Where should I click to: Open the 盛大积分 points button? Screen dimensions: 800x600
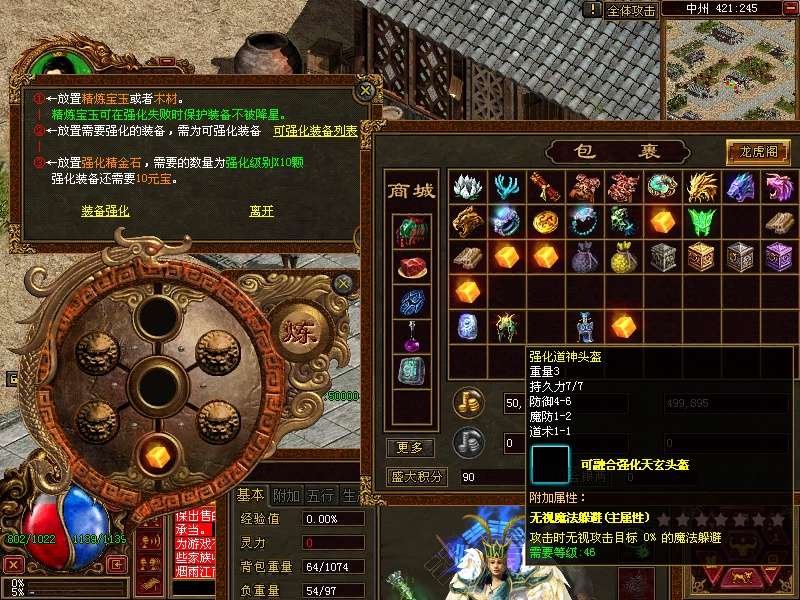(x=417, y=477)
